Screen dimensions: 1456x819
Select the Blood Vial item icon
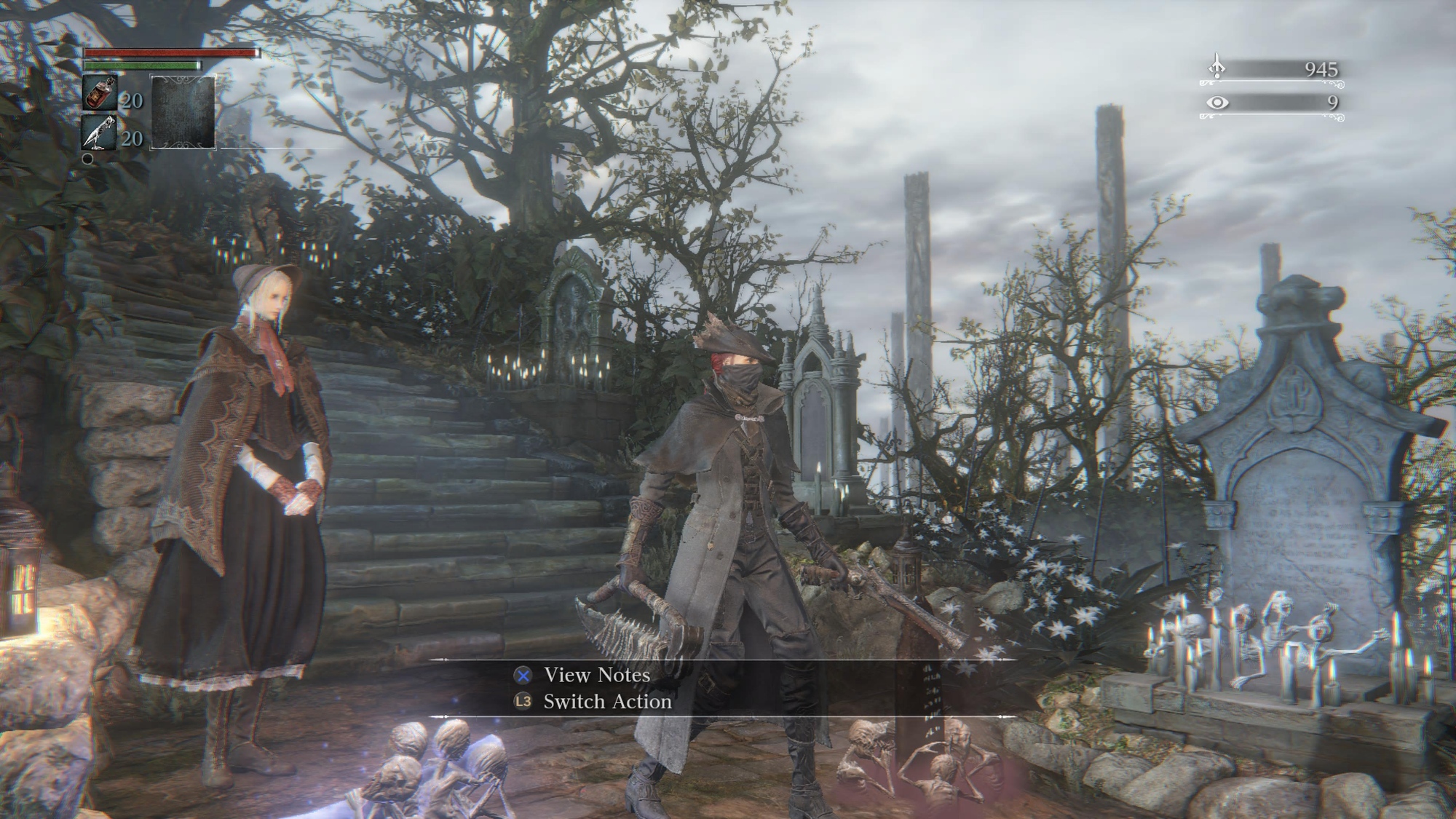pos(100,94)
